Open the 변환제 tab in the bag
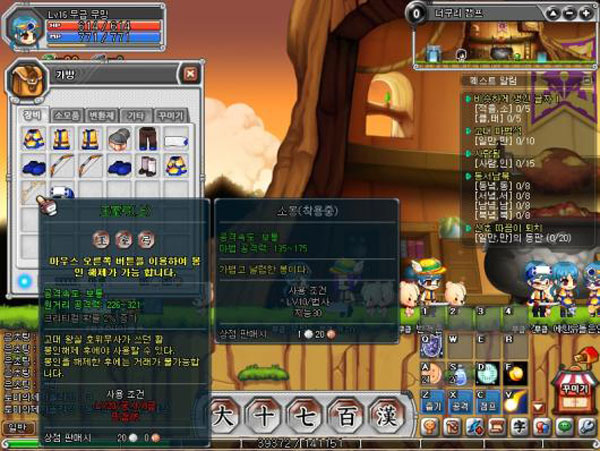Image resolution: width=600 pixels, height=451 pixels. coord(102,116)
